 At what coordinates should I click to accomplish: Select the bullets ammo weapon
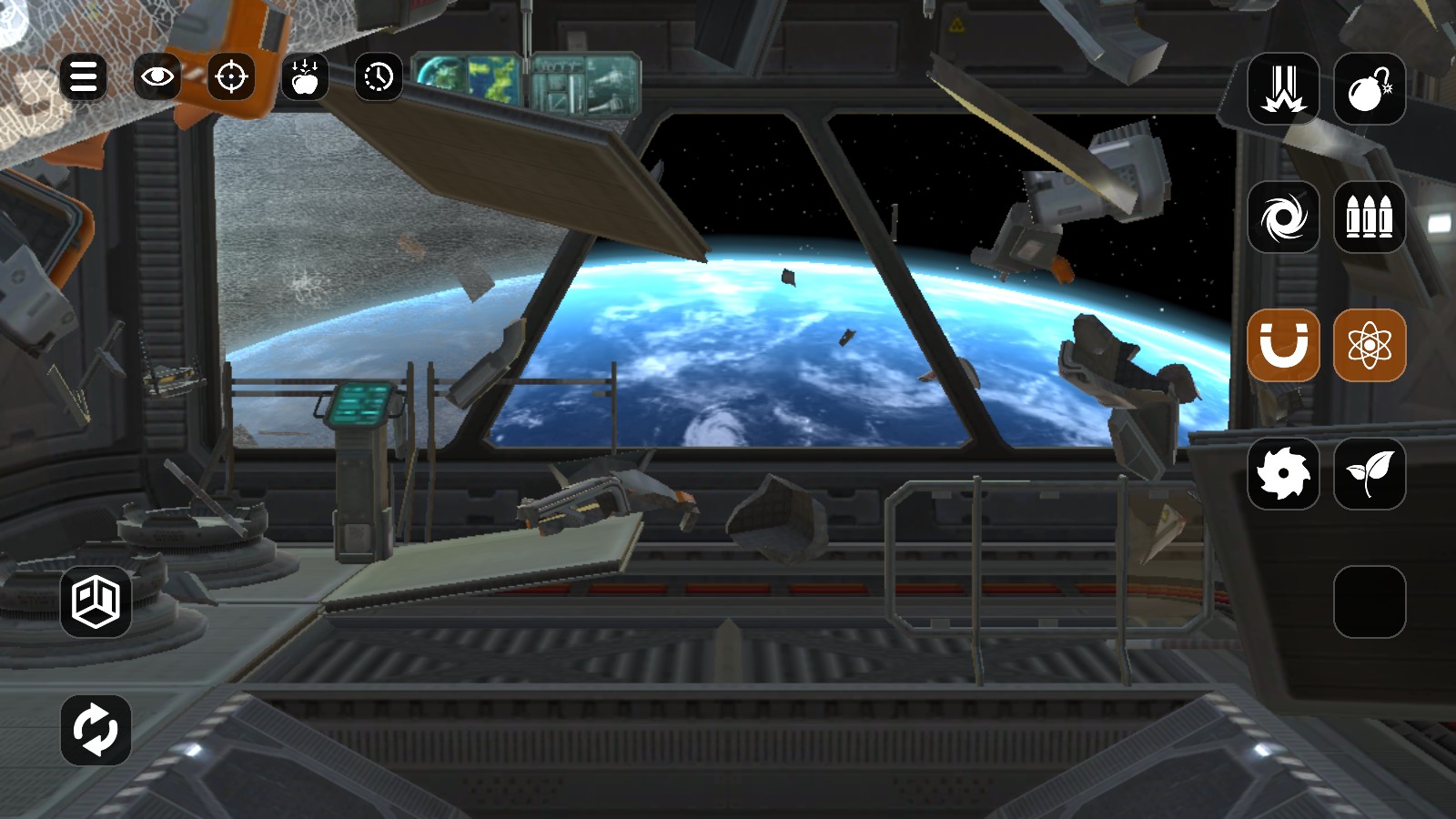click(1369, 217)
